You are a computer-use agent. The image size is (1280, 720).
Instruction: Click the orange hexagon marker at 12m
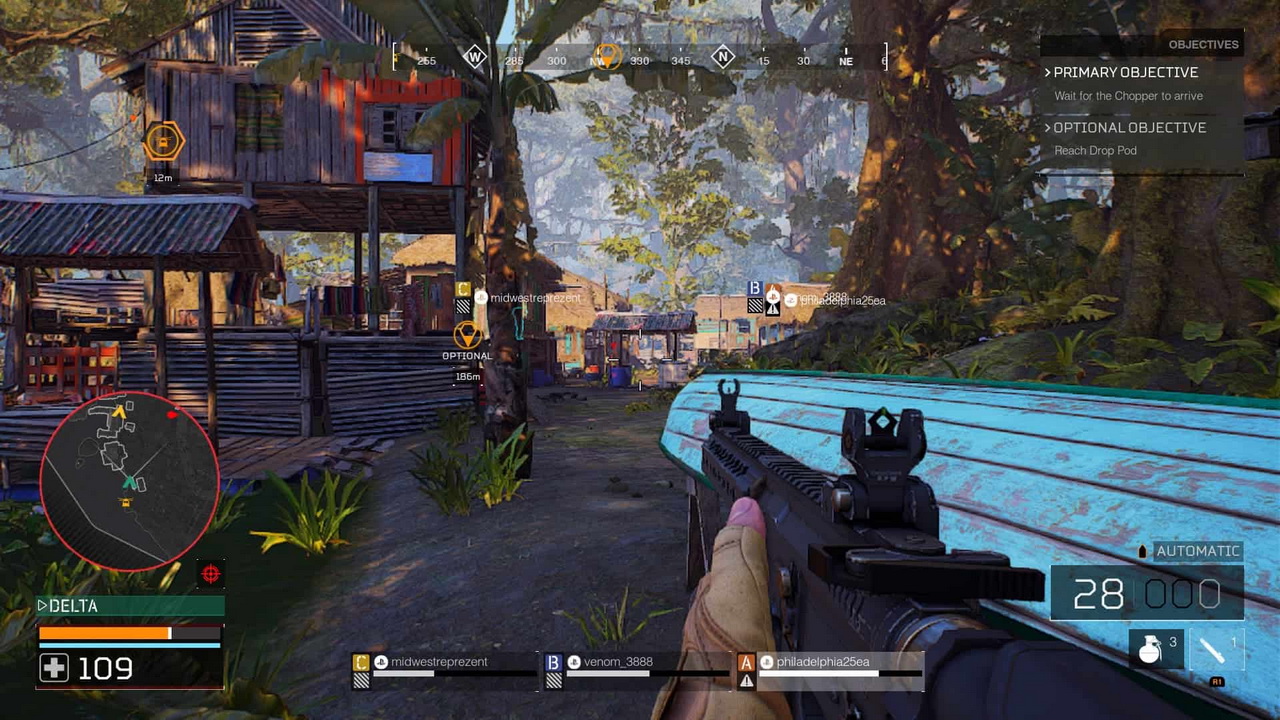pos(163,142)
